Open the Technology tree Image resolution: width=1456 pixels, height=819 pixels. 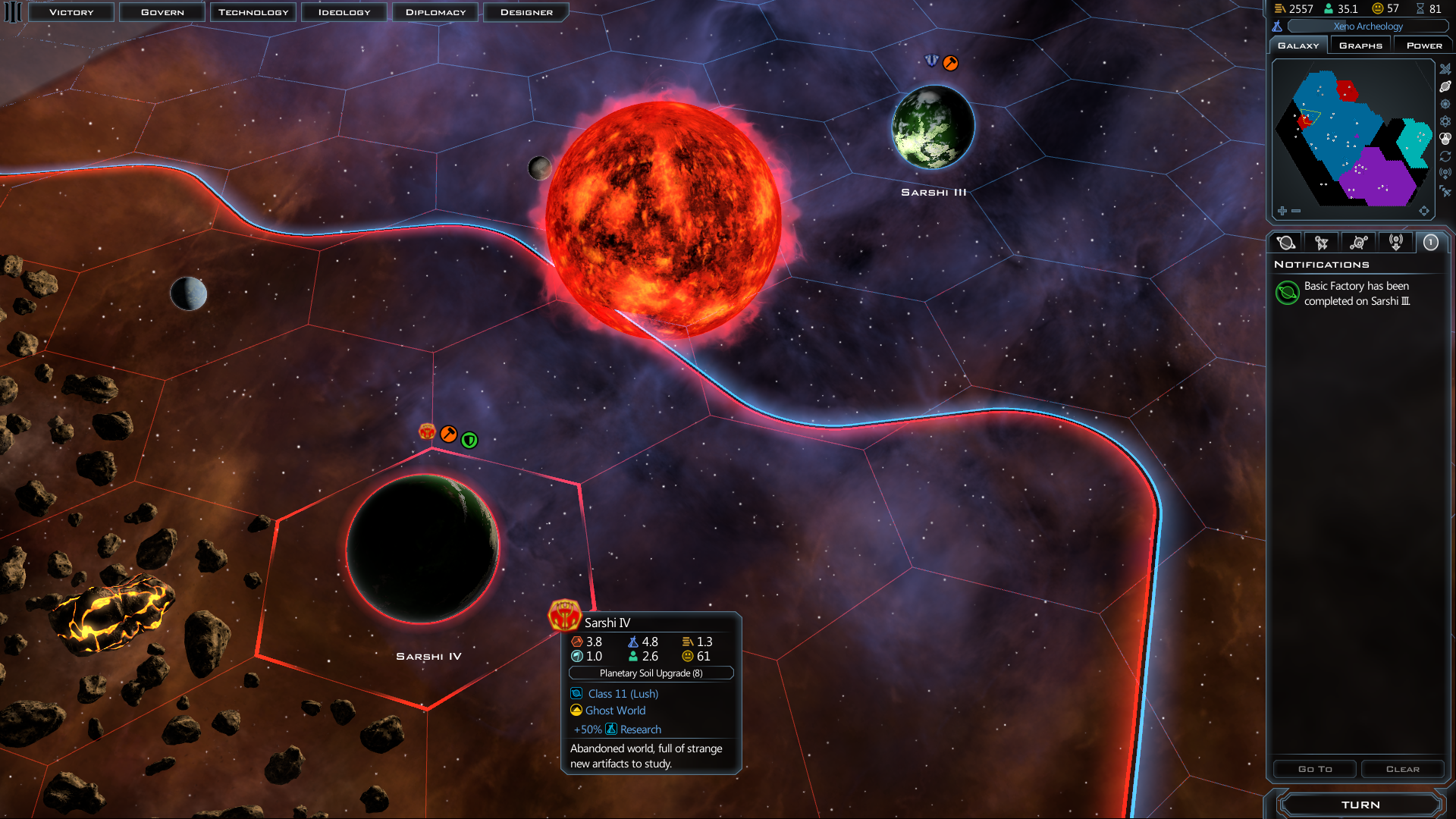point(253,12)
